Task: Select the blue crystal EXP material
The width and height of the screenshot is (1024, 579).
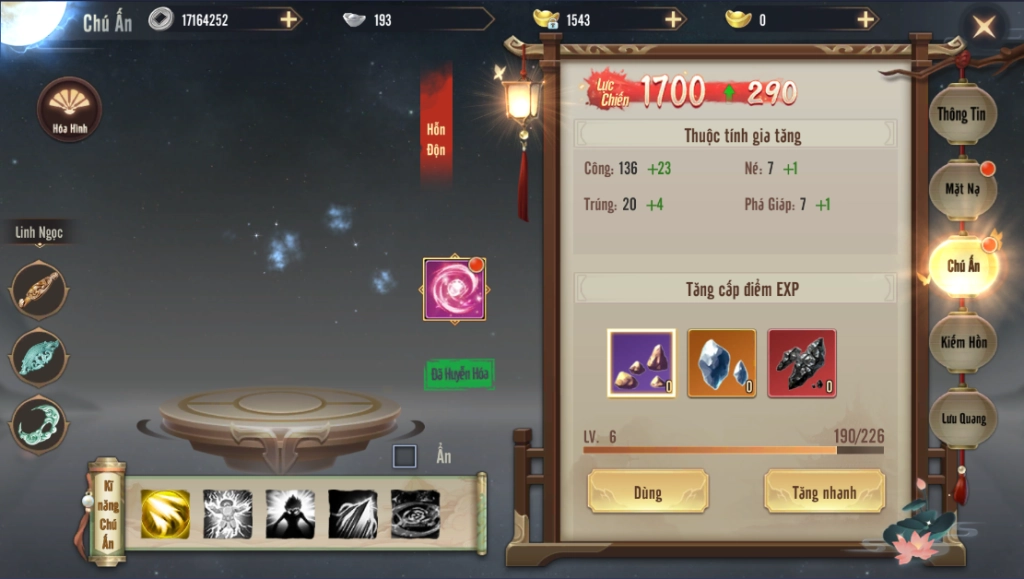Action: [x=721, y=363]
